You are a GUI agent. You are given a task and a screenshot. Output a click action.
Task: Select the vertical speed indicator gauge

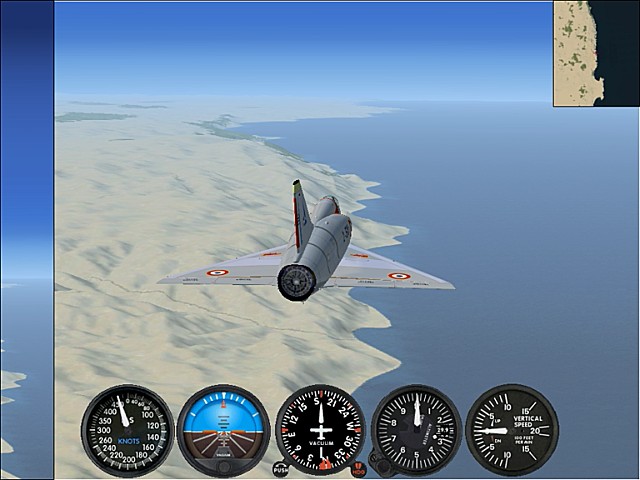pos(511,429)
